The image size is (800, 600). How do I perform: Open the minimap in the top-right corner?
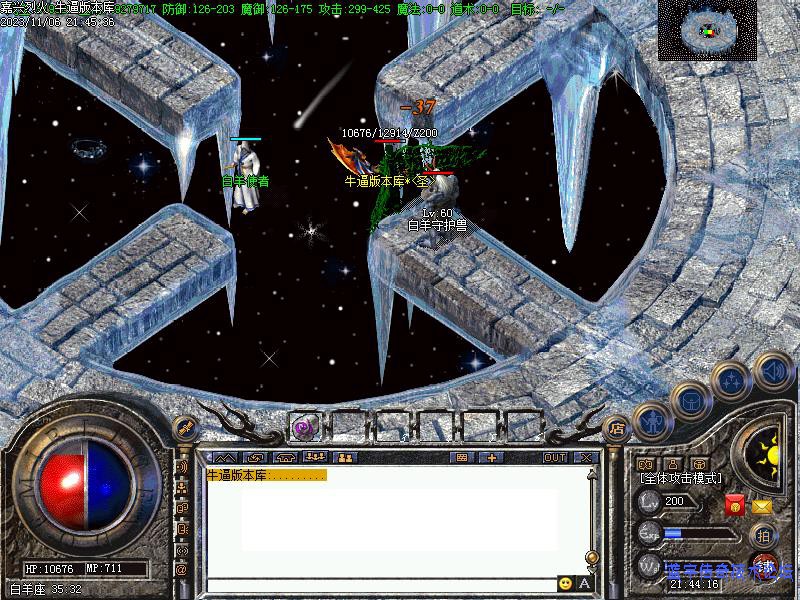coord(706,30)
